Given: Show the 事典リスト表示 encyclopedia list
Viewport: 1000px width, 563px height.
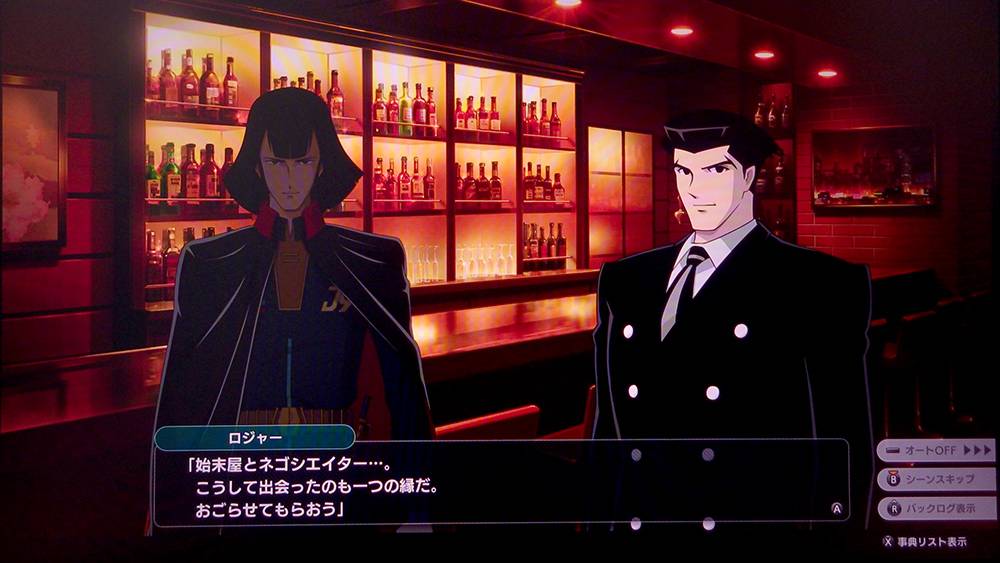Looking at the screenshot, I should (x=926, y=541).
